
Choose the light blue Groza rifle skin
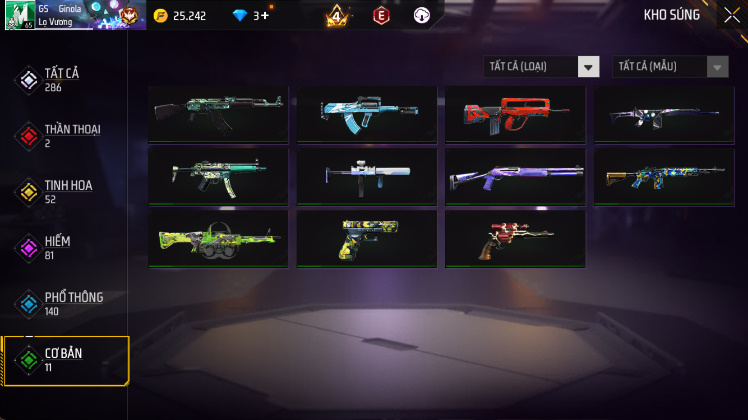click(366, 113)
